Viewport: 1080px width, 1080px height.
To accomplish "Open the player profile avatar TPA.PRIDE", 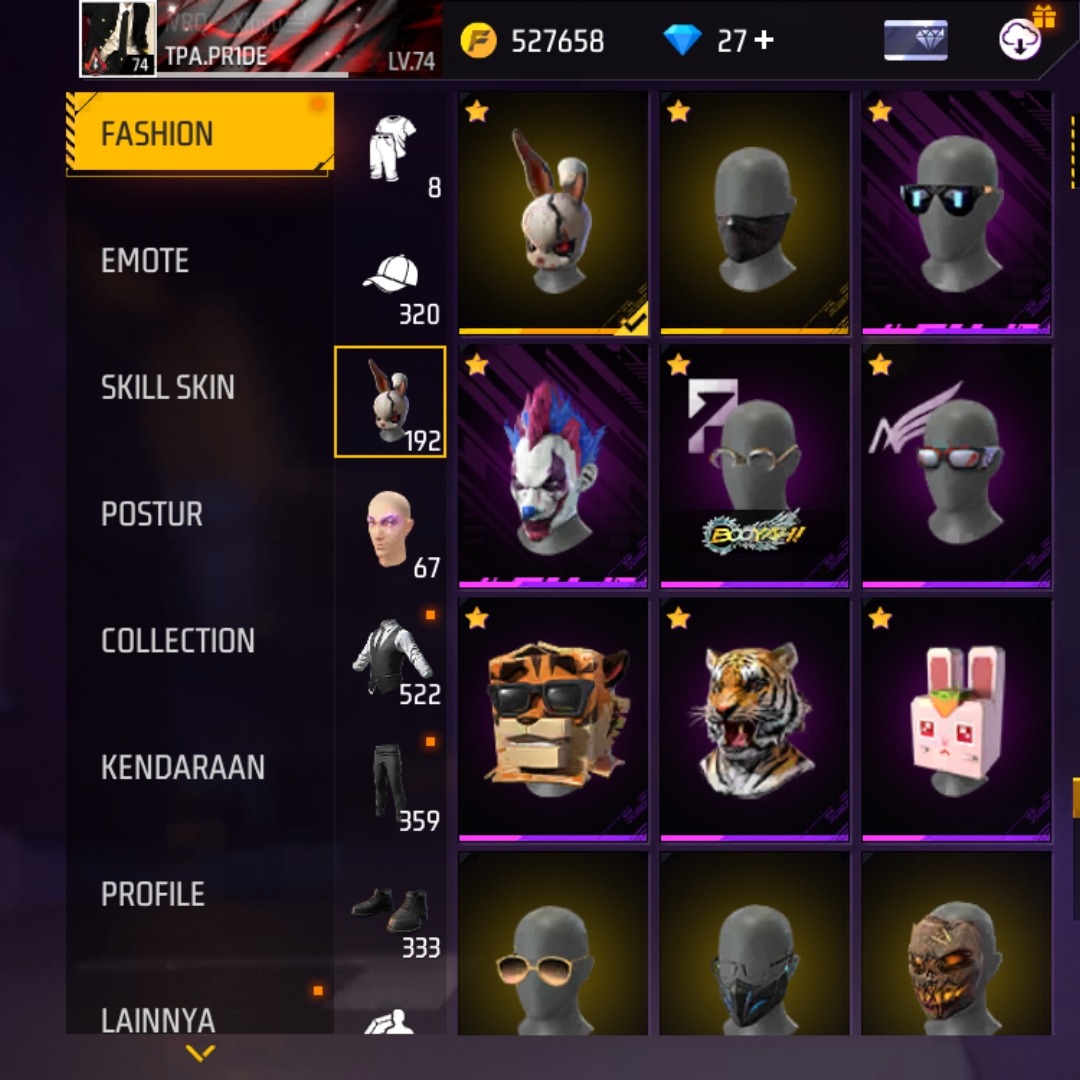I will (x=118, y=39).
